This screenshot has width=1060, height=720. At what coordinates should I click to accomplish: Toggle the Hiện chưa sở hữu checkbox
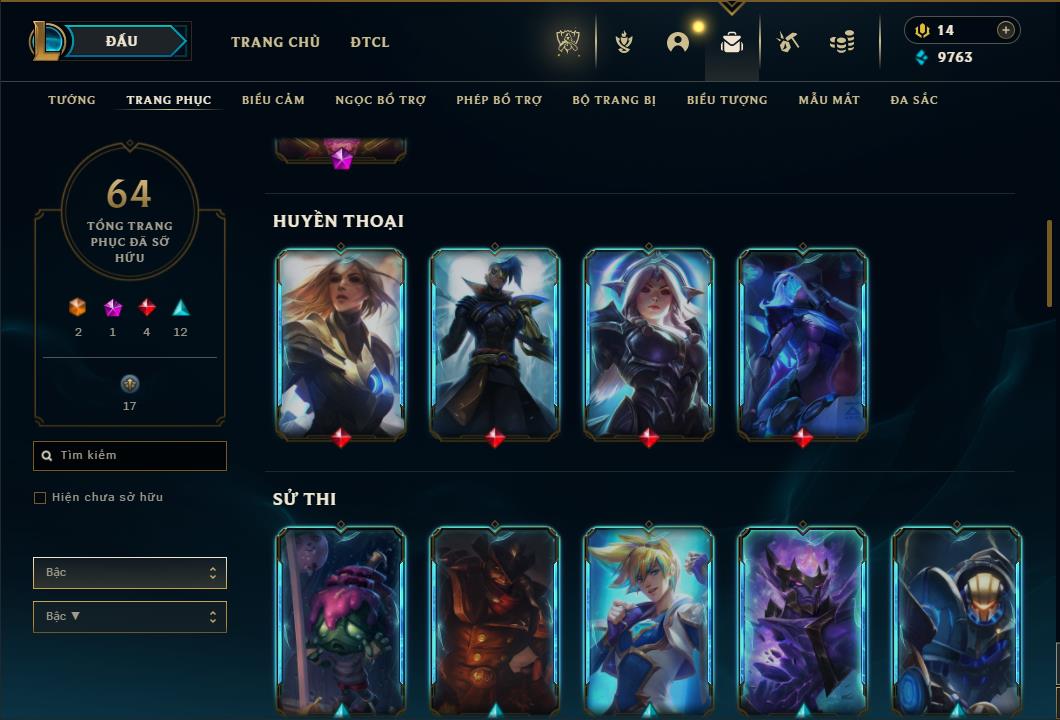coord(40,498)
